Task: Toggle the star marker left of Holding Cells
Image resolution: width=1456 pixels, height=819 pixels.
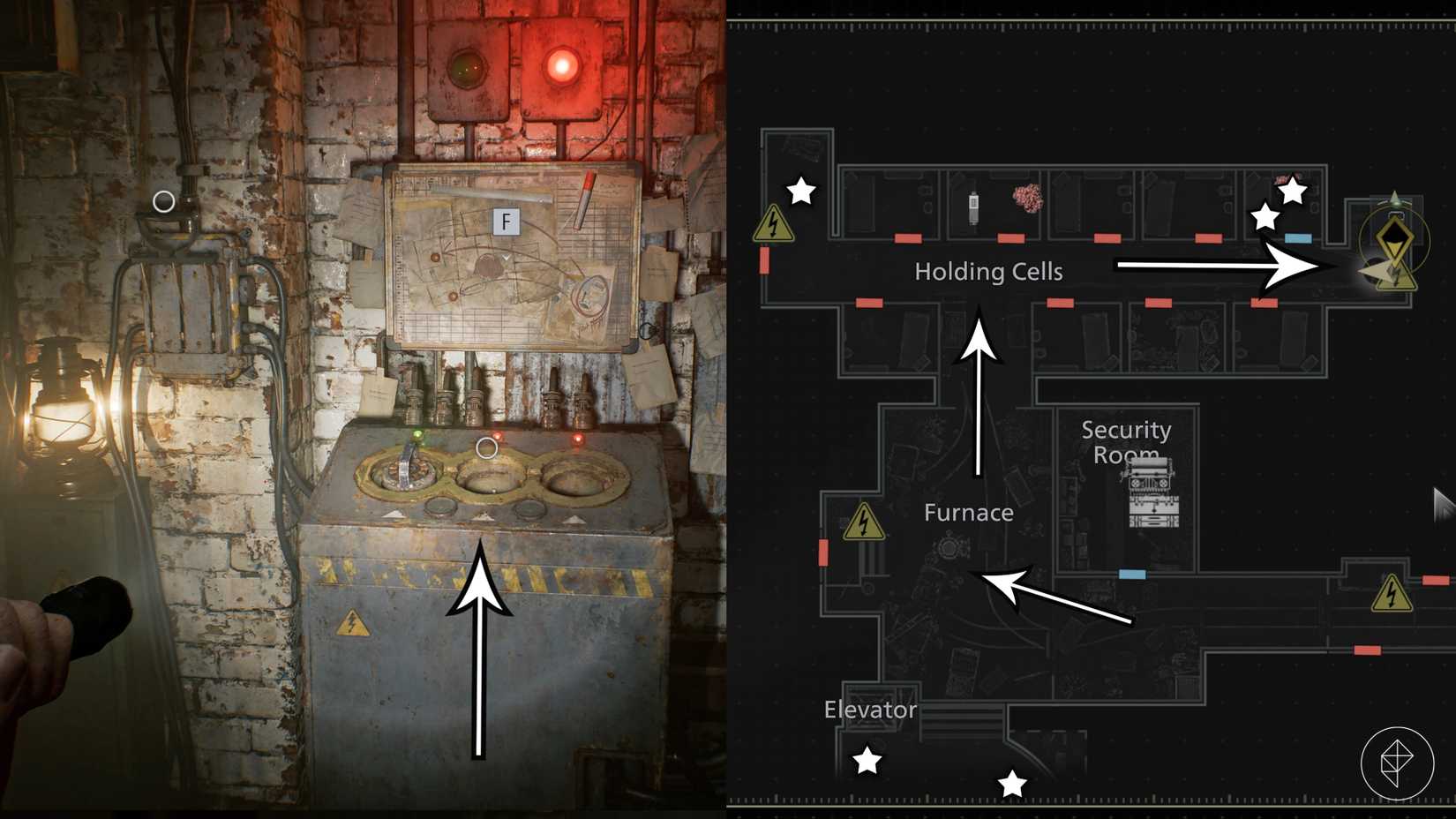Action: (800, 190)
